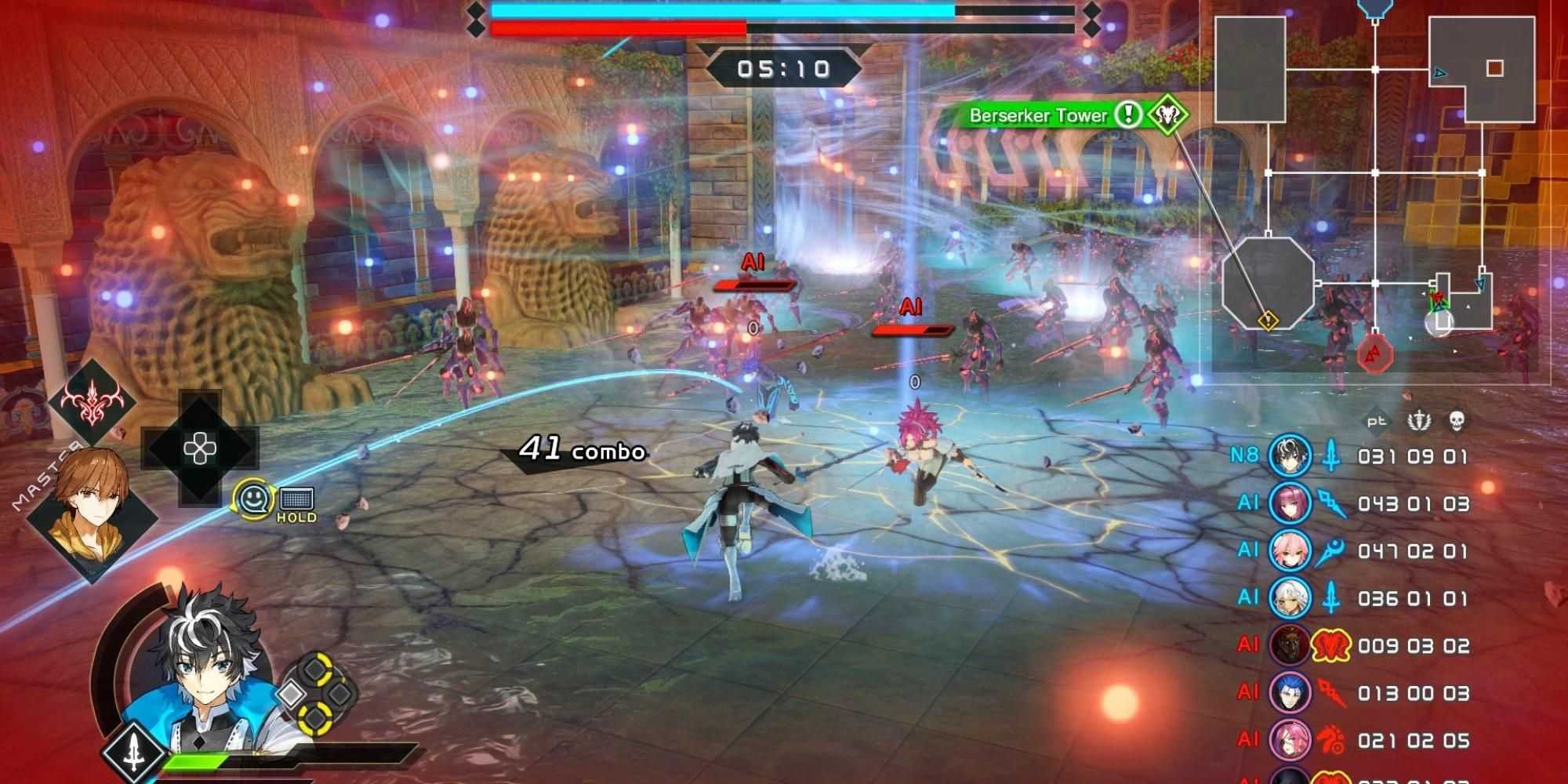
Task: Select the Berserker Tower objective label
Action: (x=1038, y=116)
